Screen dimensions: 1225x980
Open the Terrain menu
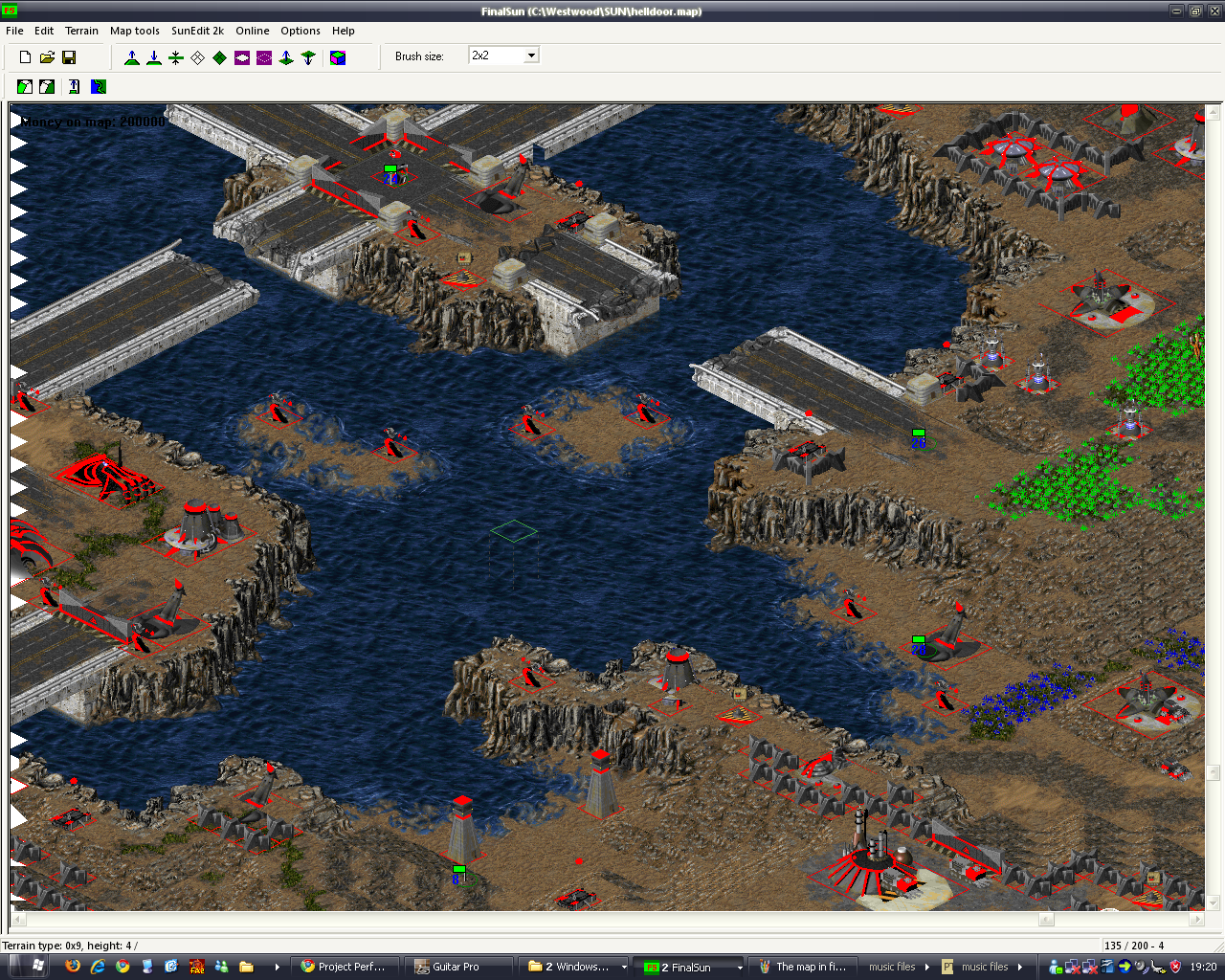coord(81,31)
